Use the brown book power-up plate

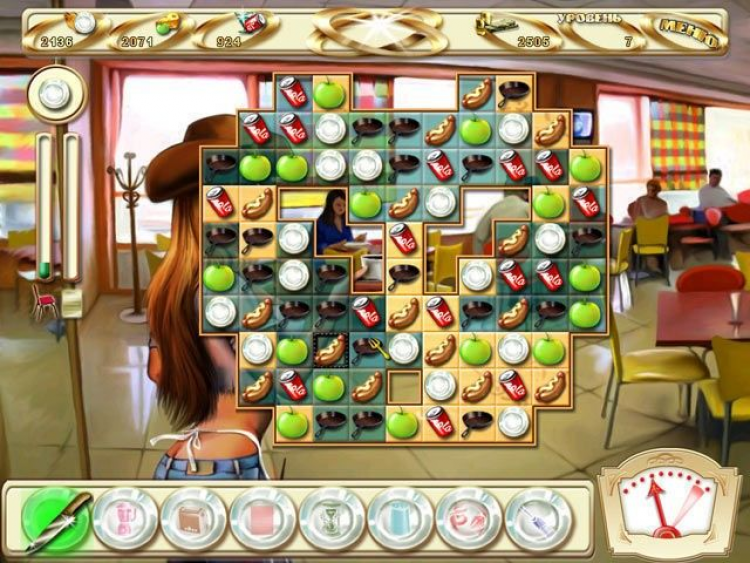pyautogui.click(x=194, y=518)
